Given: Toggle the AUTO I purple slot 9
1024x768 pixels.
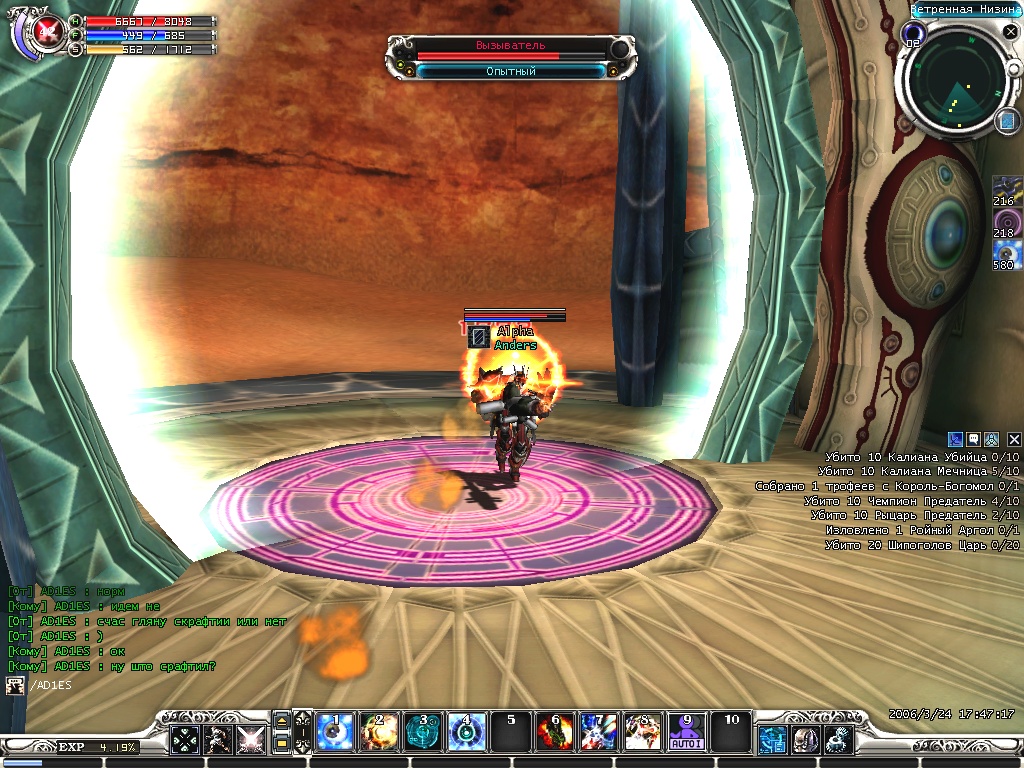Looking at the screenshot, I should [686, 732].
